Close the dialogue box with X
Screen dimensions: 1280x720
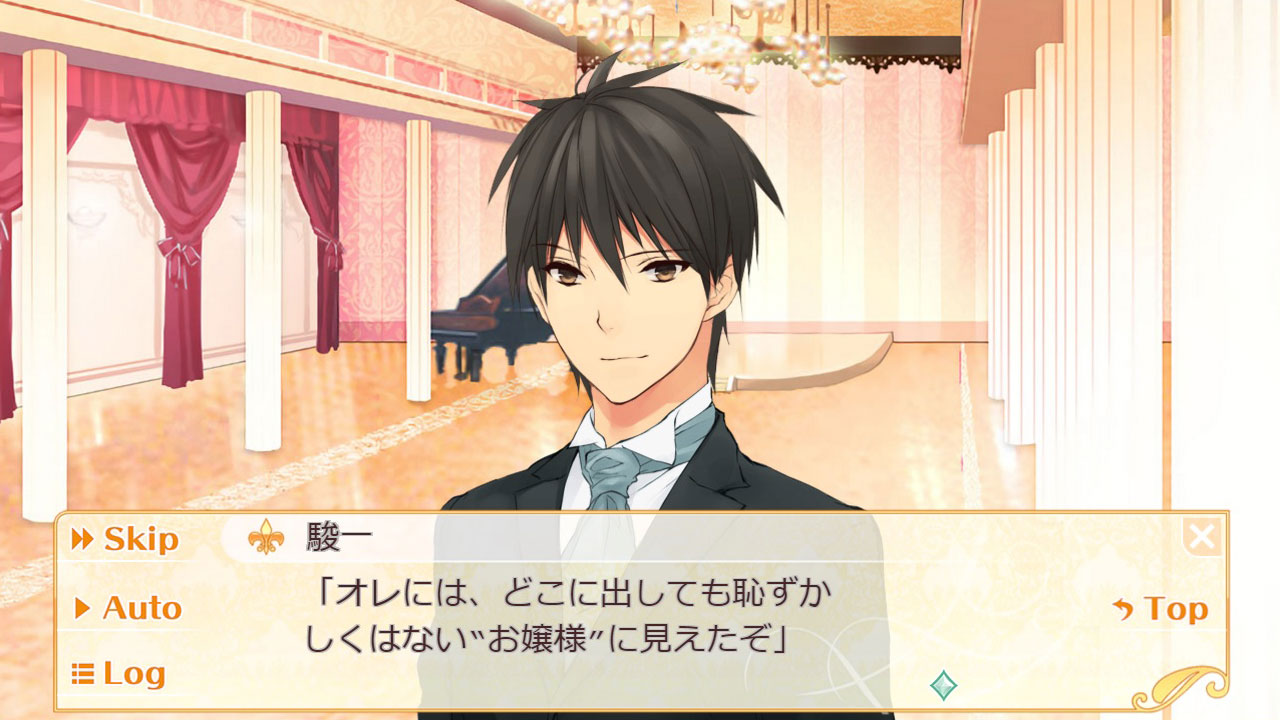click(x=1202, y=538)
